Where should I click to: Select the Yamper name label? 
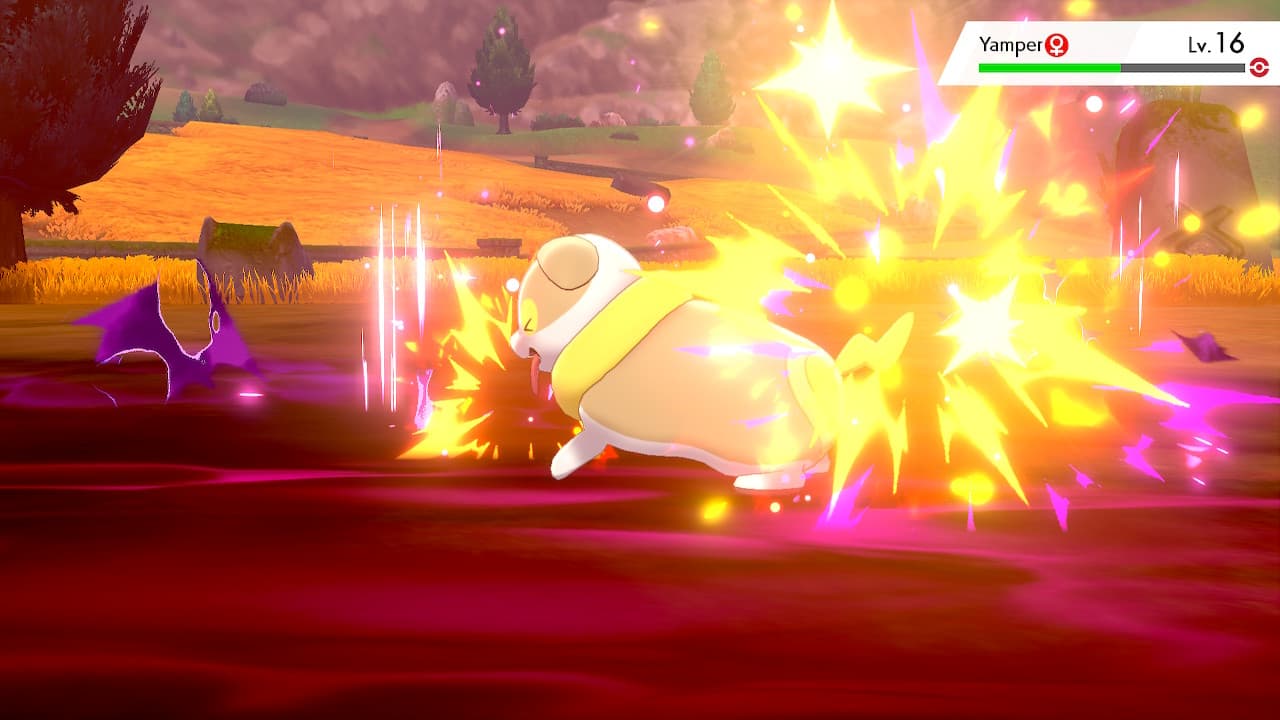point(1010,43)
